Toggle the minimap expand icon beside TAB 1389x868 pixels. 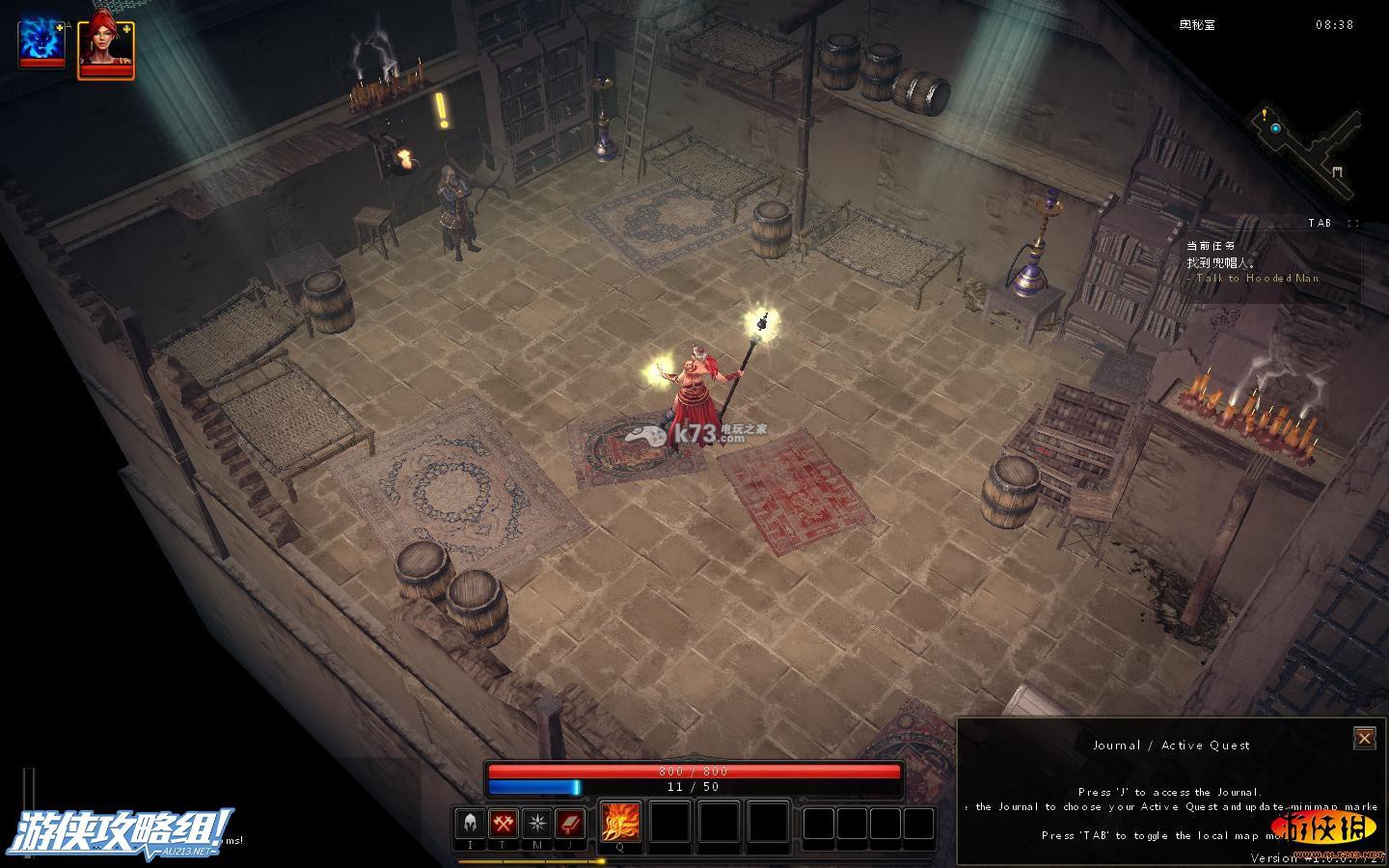point(1354,224)
